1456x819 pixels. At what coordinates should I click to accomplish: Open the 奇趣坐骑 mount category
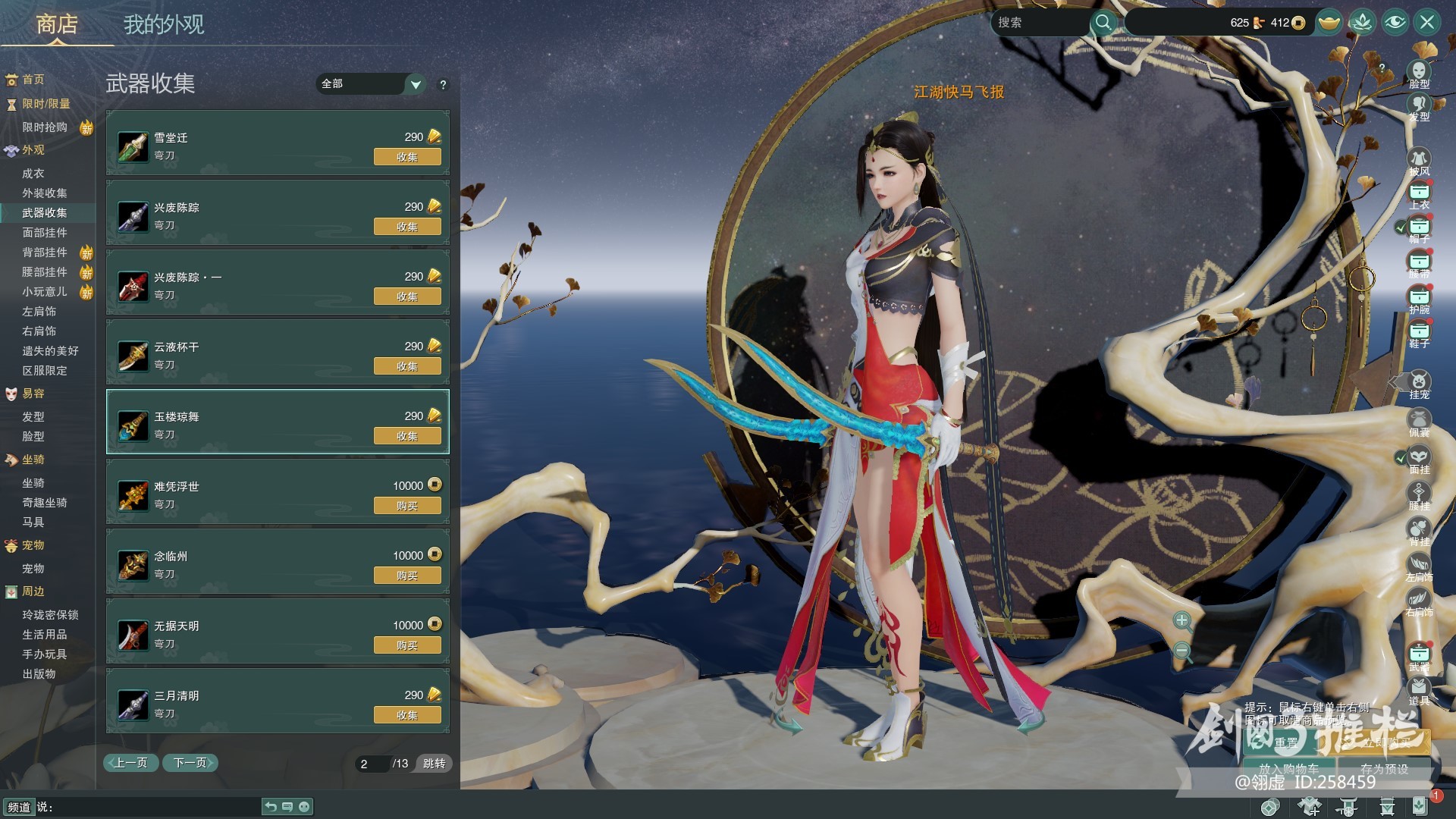[45, 503]
